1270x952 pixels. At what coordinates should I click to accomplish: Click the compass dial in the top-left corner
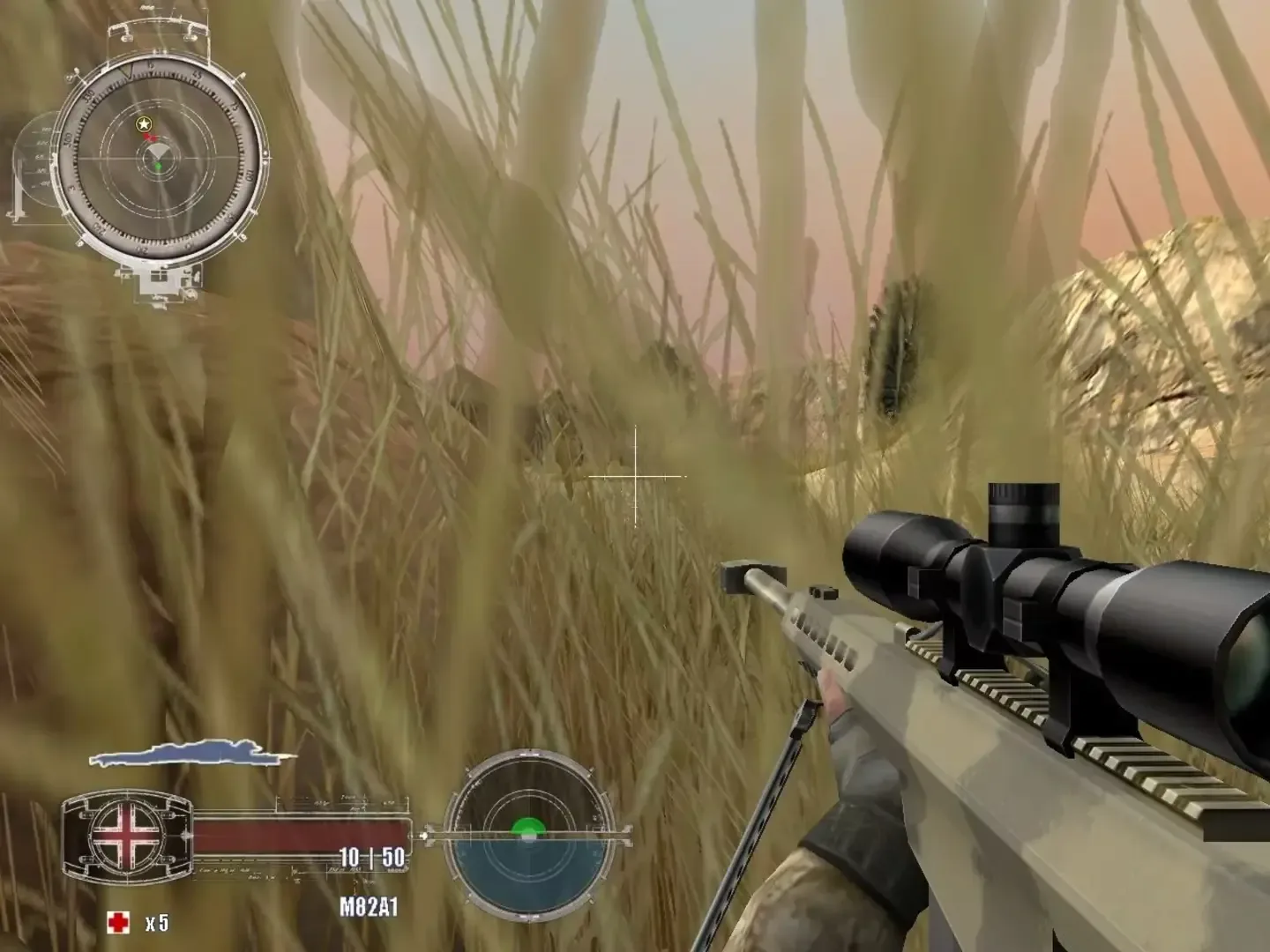[x=157, y=154]
